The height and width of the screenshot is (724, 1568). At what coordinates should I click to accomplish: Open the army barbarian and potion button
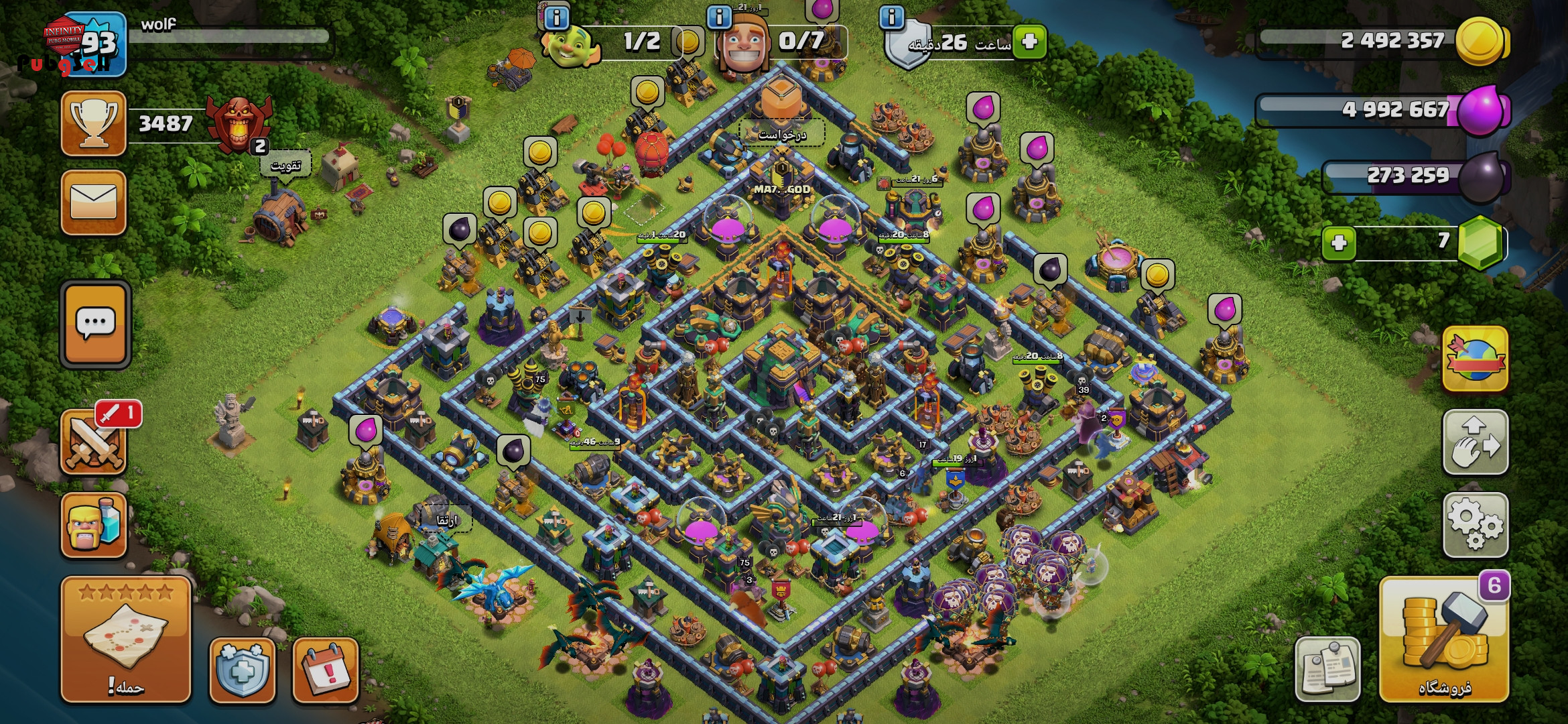(94, 525)
